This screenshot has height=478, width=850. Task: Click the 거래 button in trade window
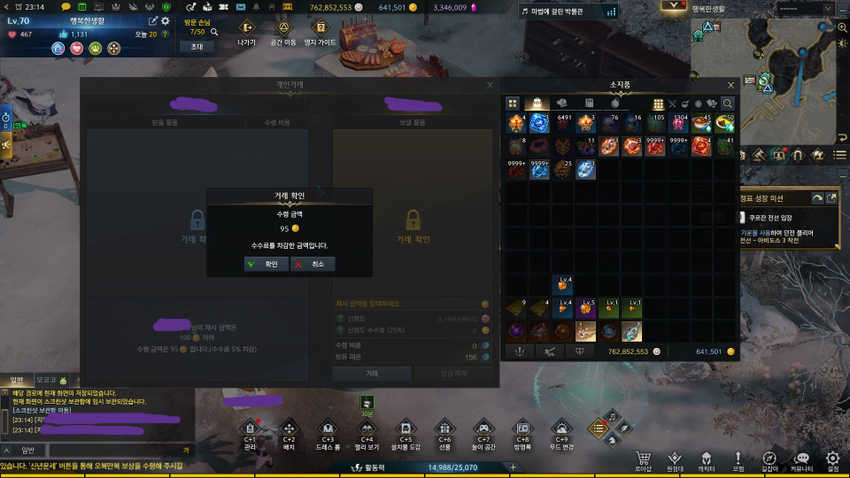[372, 373]
